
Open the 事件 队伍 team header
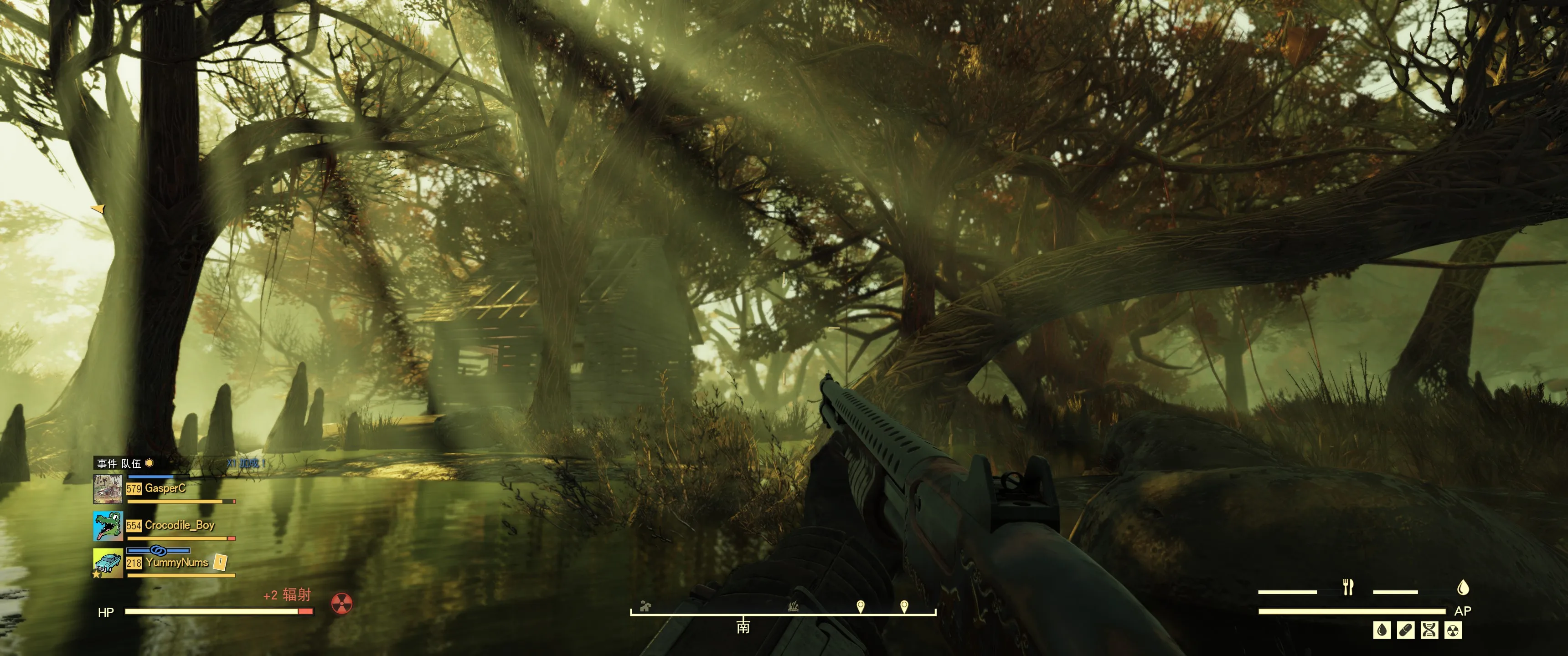pyautogui.click(x=119, y=464)
